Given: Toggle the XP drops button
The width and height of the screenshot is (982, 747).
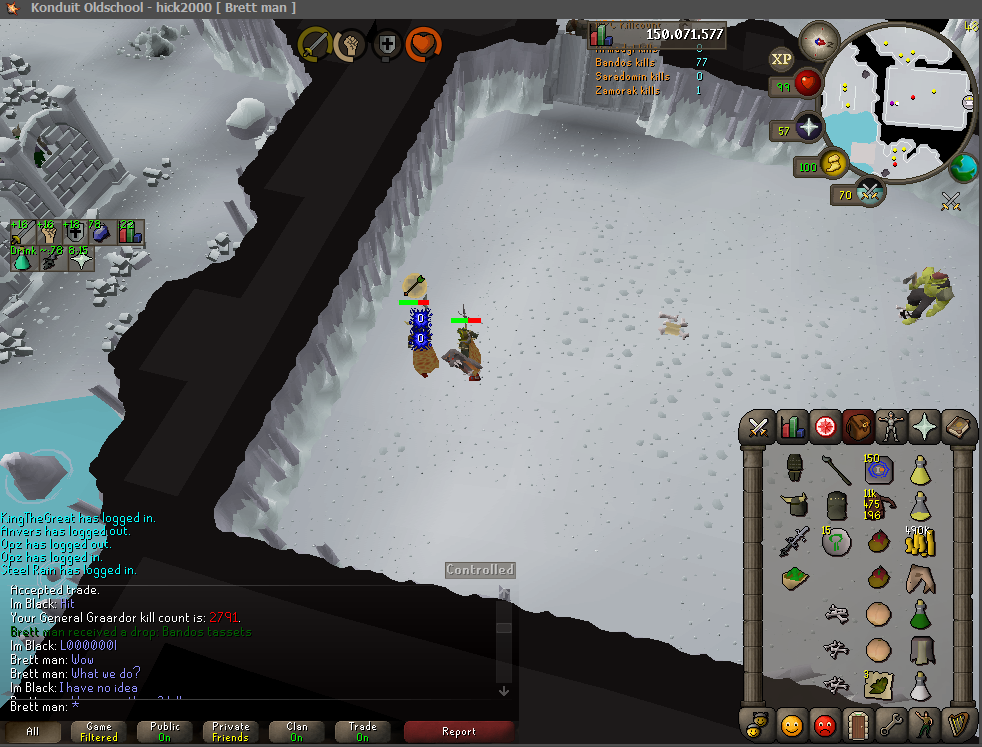Looking at the screenshot, I should coord(781,59).
